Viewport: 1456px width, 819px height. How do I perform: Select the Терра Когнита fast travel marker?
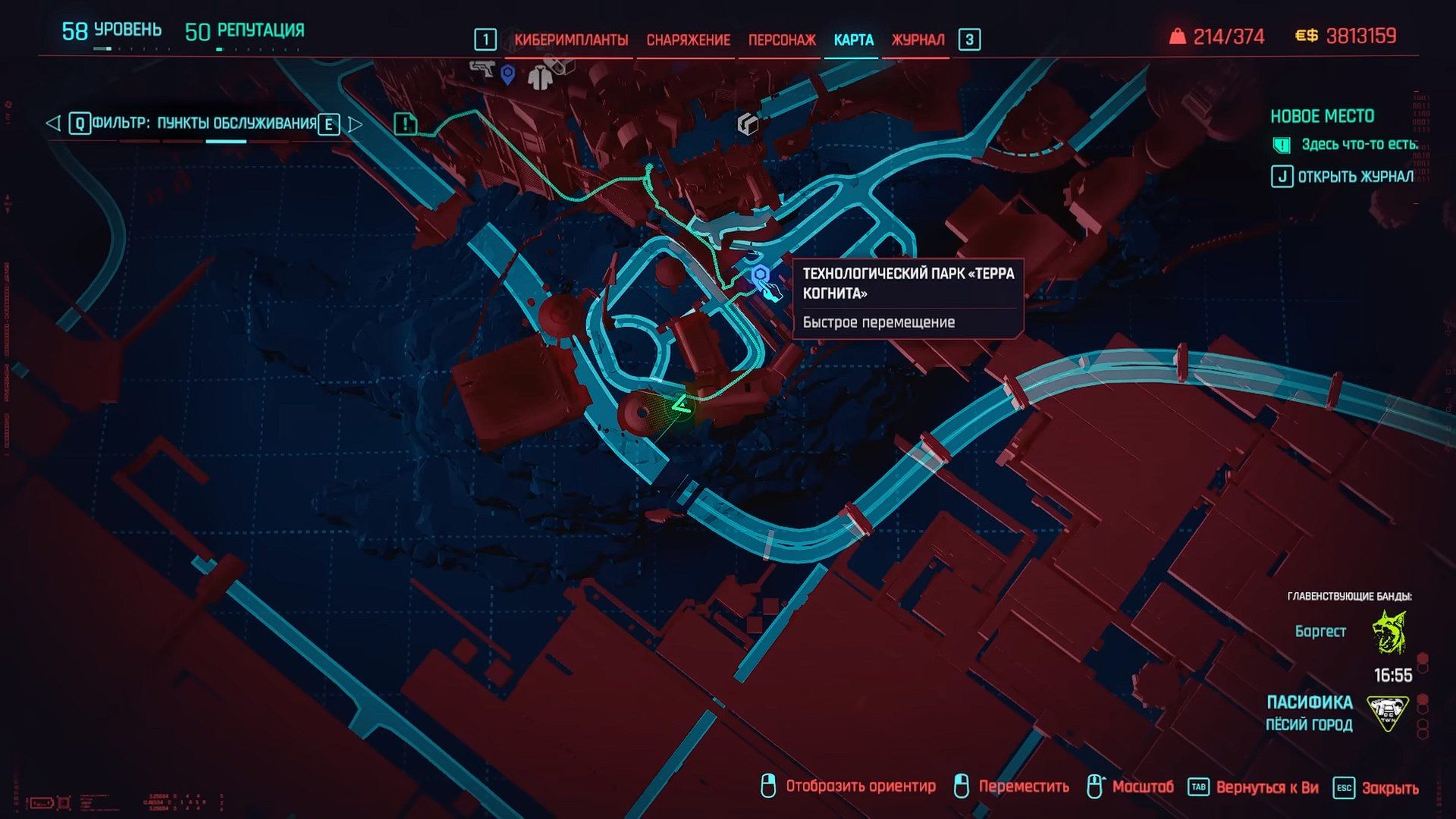[761, 275]
